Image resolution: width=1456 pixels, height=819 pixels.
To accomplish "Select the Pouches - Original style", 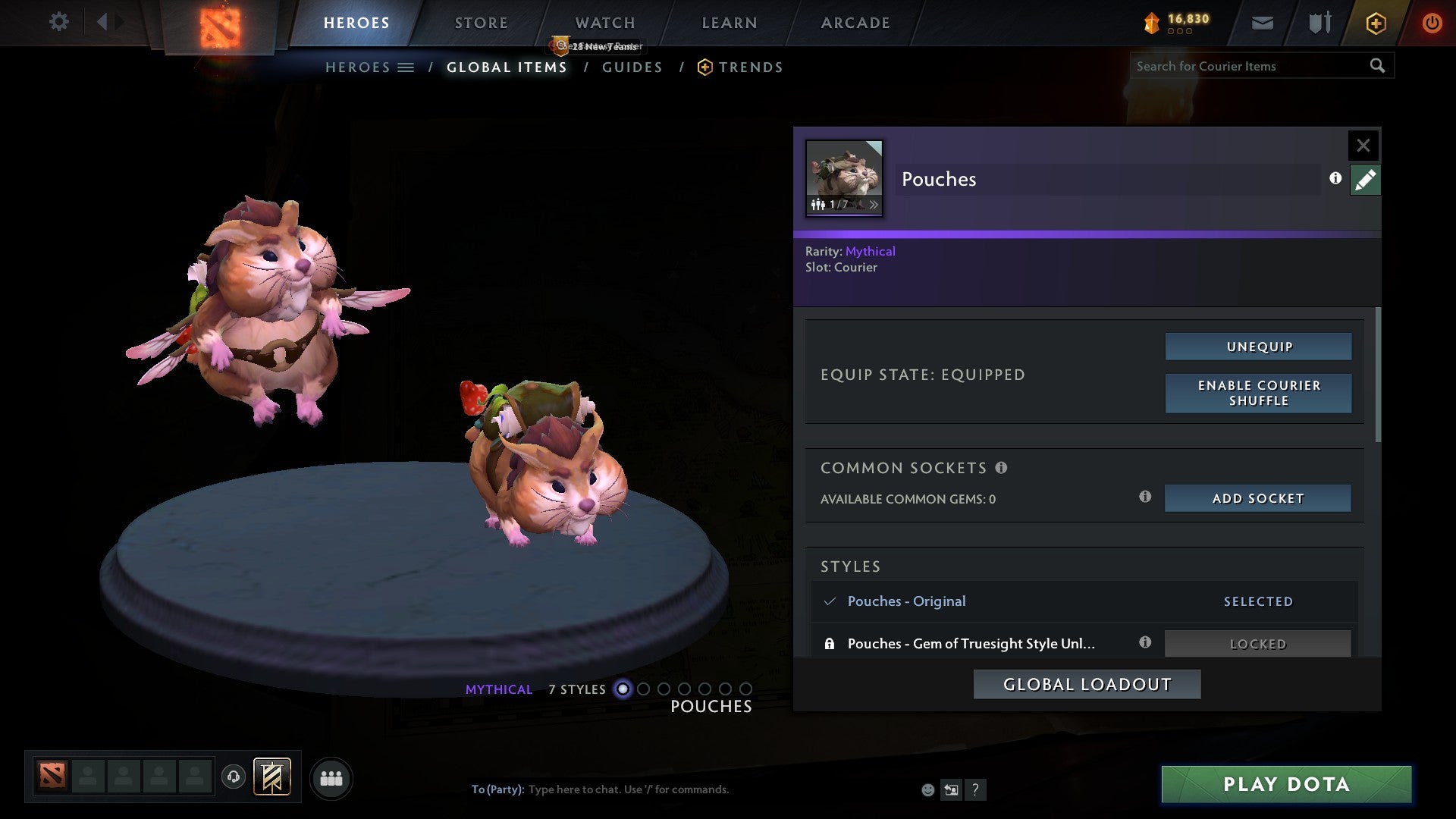I will tap(907, 601).
